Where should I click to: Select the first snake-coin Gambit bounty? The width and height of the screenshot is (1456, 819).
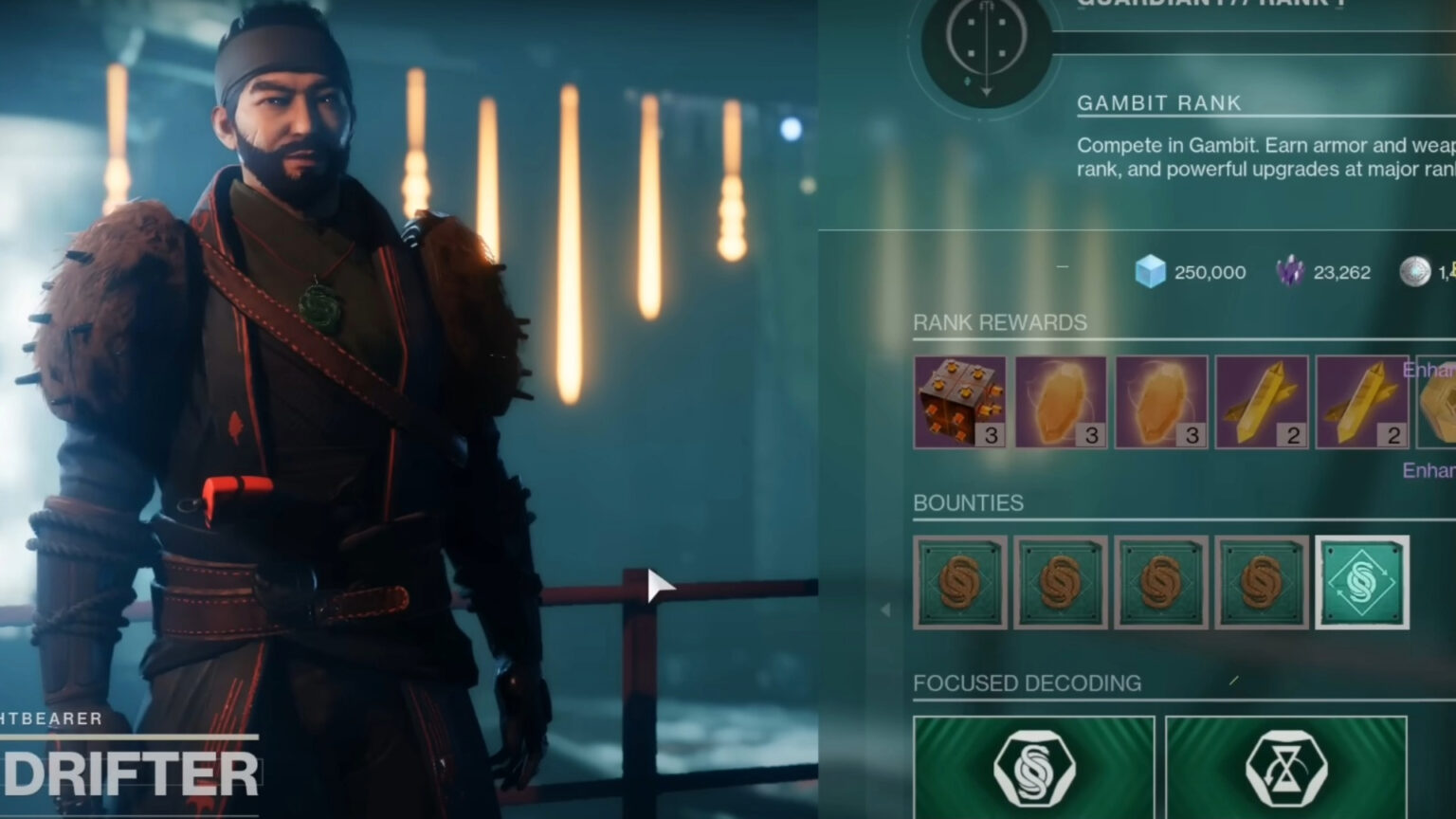[x=960, y=582]
